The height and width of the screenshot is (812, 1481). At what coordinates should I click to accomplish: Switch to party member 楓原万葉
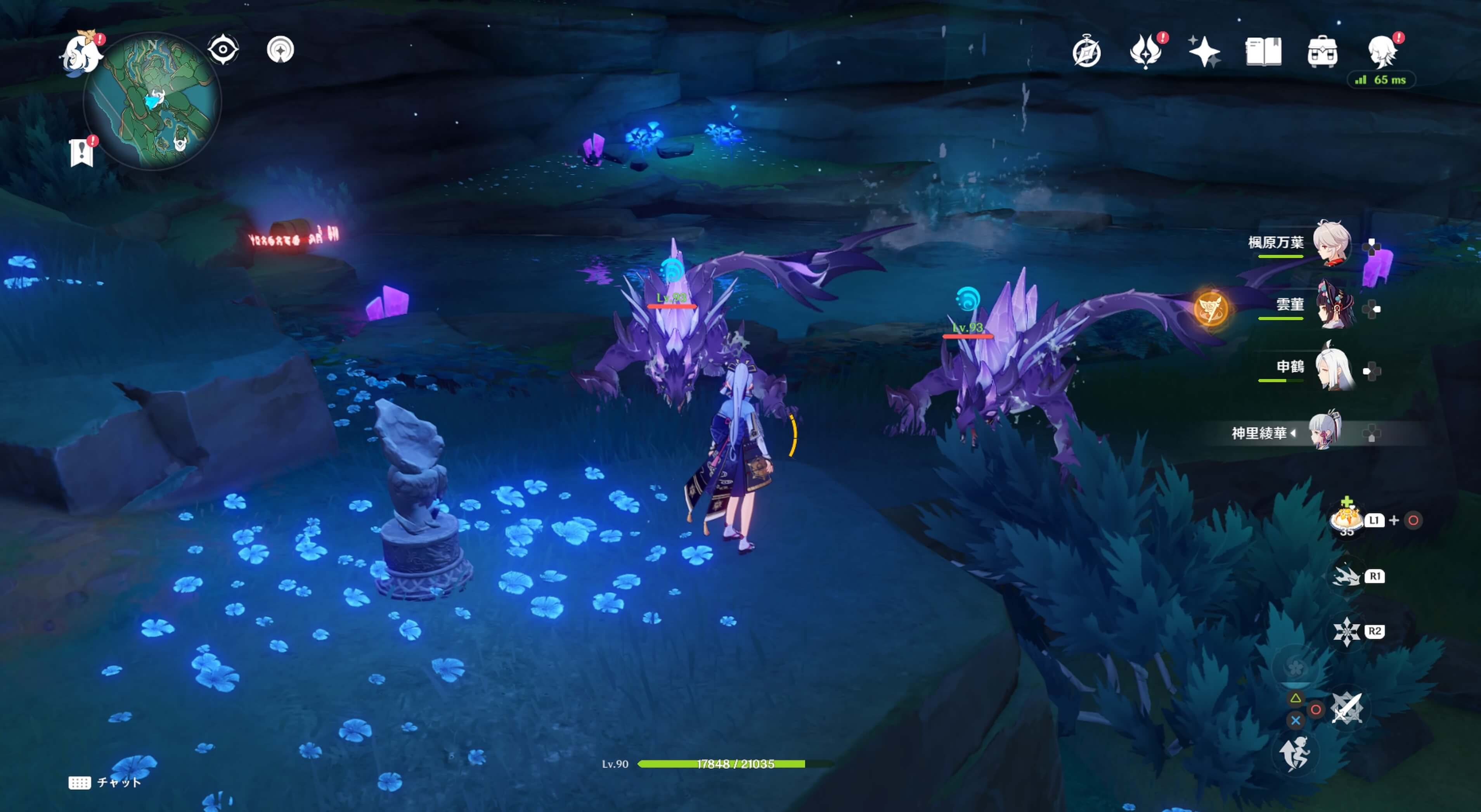(x=1332, y=243)
